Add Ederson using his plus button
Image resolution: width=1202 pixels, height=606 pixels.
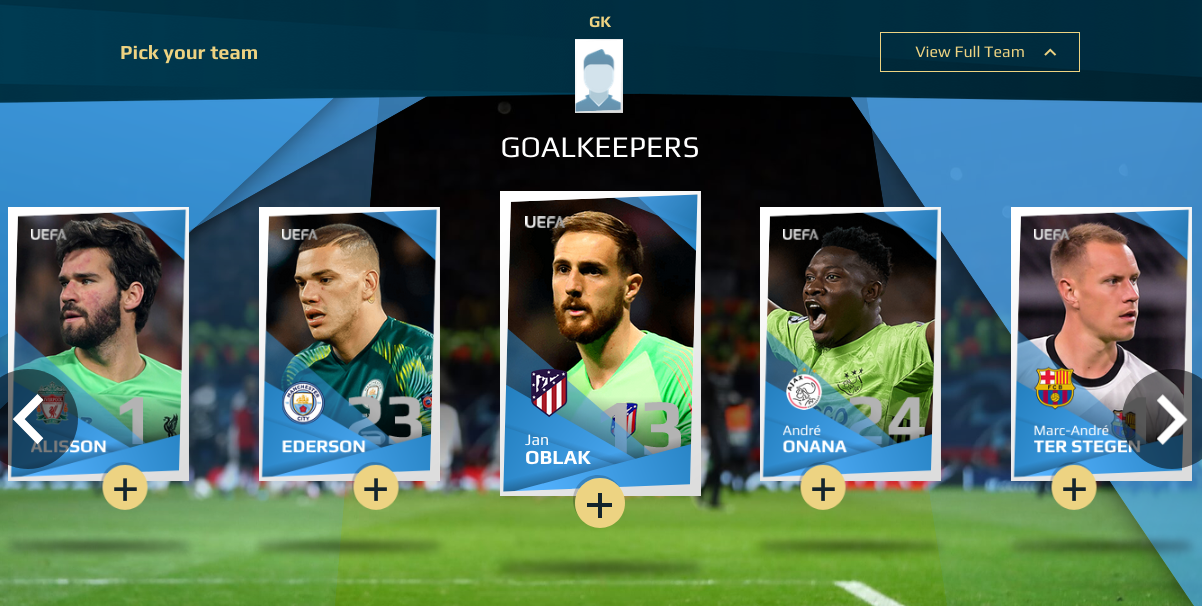[x=376, y=489]
